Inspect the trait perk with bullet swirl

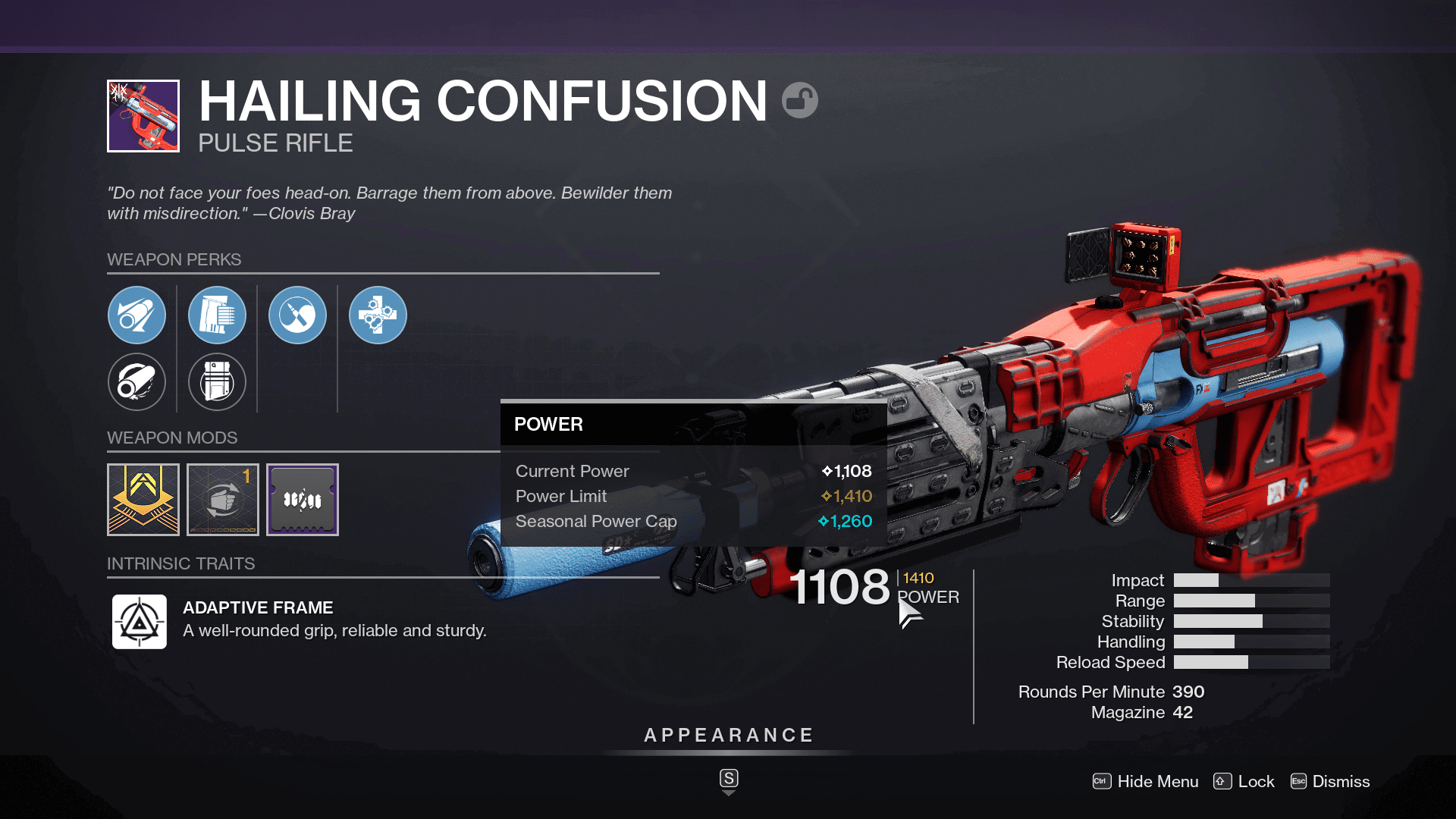tap(297, 315)
